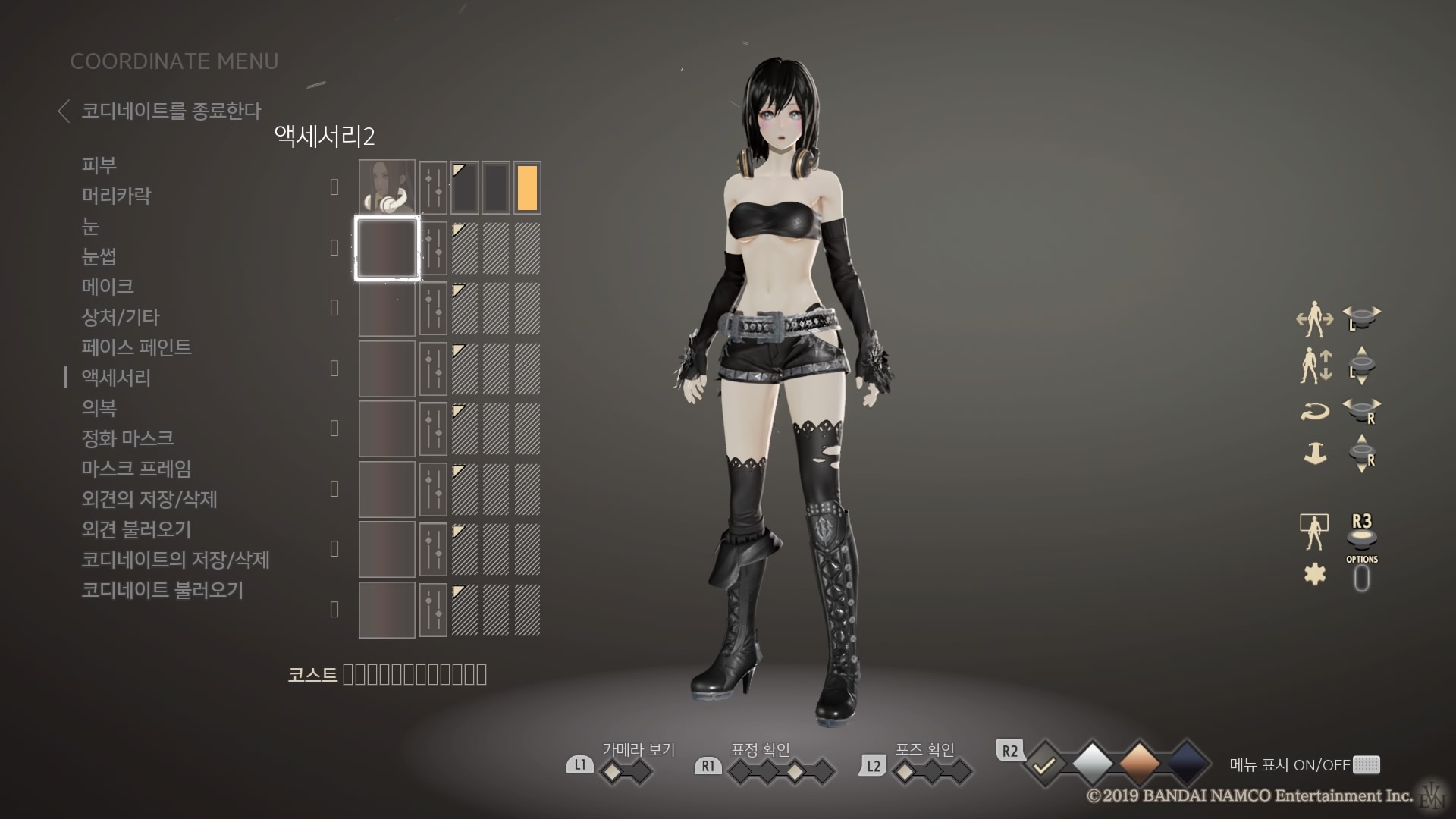The height and width of the screenshot is (819, 1456).
Task: Choose 정화 마스크 purifier mask
Action: (127, 438)
